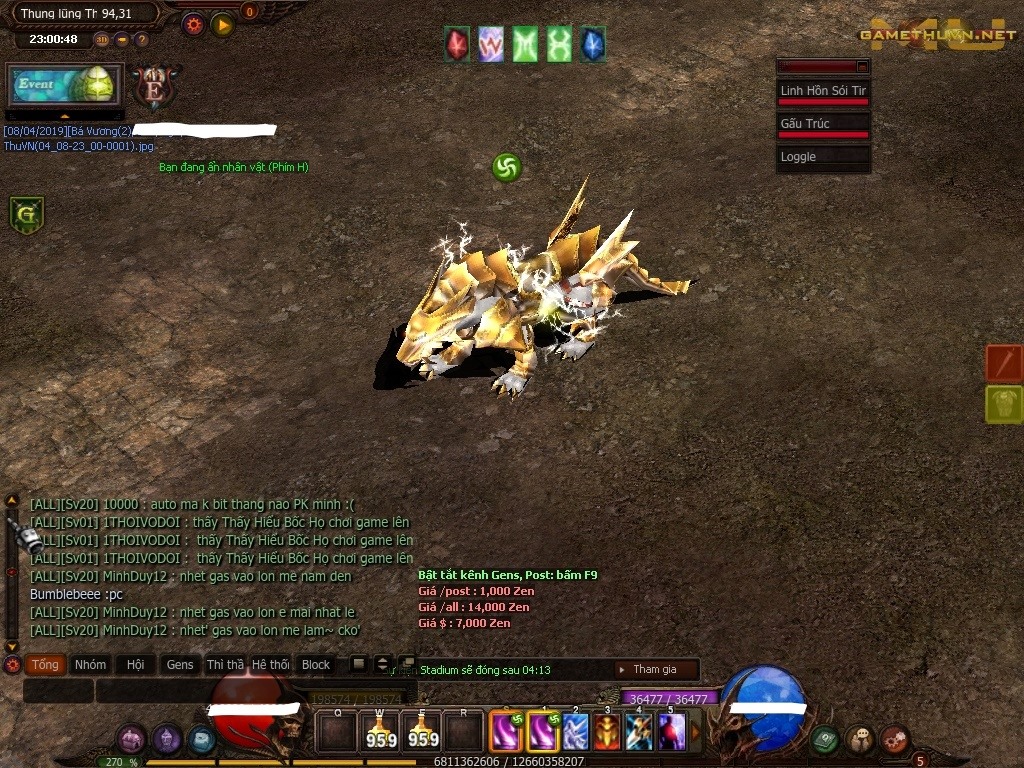Join the Stadium event via Tham gia

click(654, 669)
